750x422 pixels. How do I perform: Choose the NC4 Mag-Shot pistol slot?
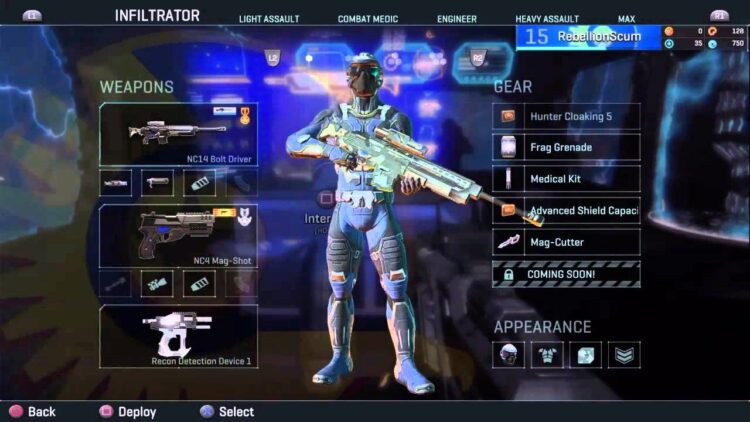178,235
